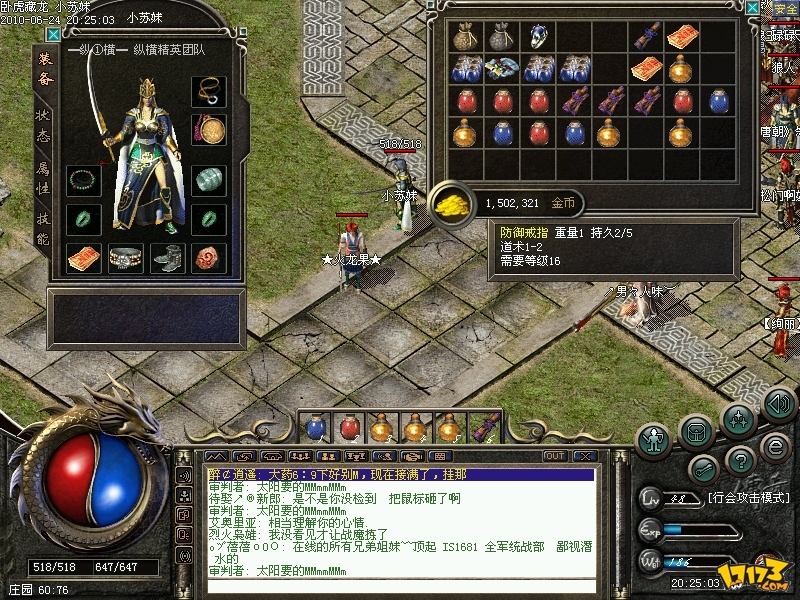The width and height of the screenshot is (800, 600).
Task: Click the equipped boots slot
Action: [x=168, y=257]
